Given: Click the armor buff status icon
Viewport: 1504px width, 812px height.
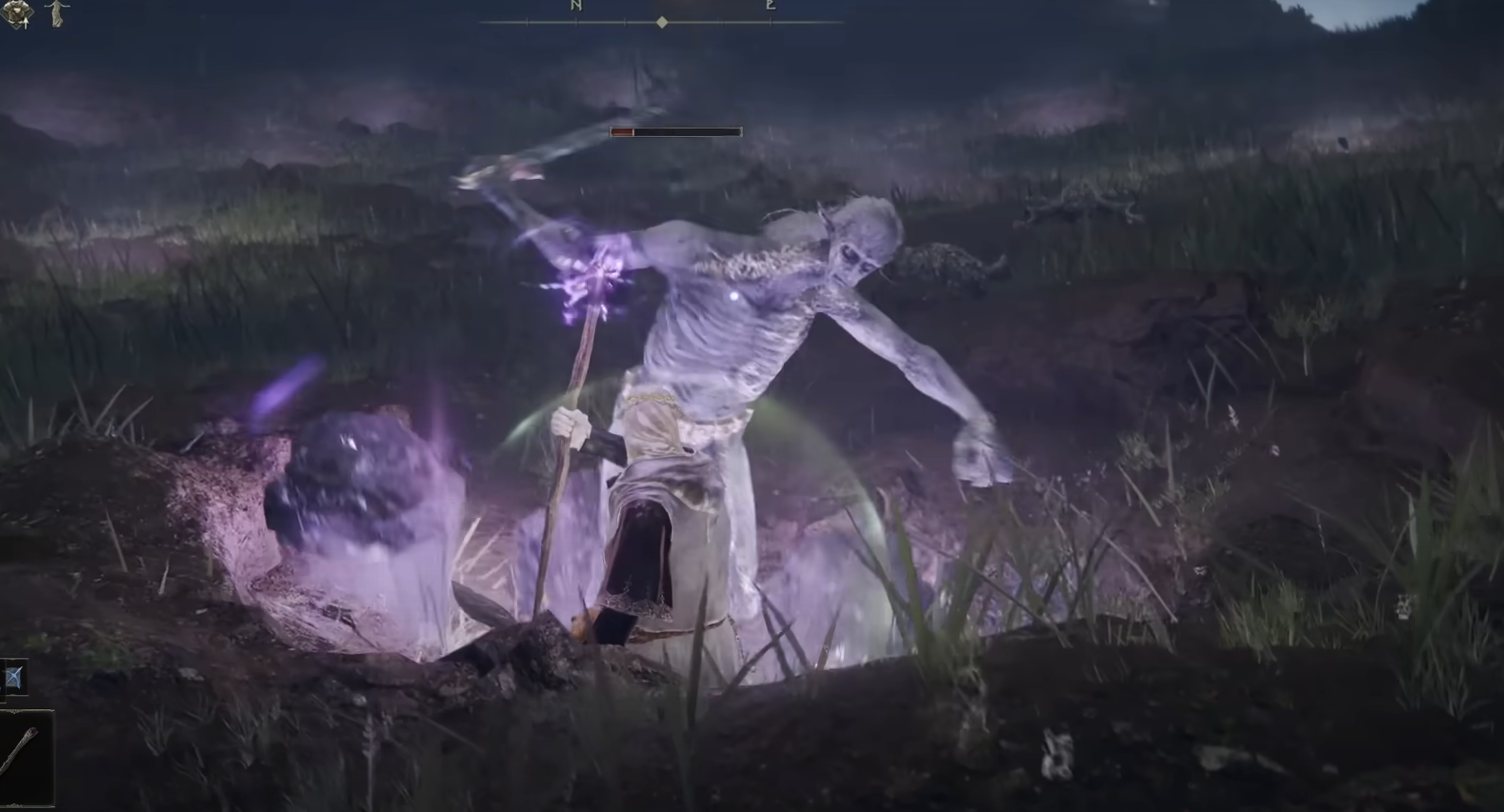Looking at the screenshot, I should tap(16, 13).
